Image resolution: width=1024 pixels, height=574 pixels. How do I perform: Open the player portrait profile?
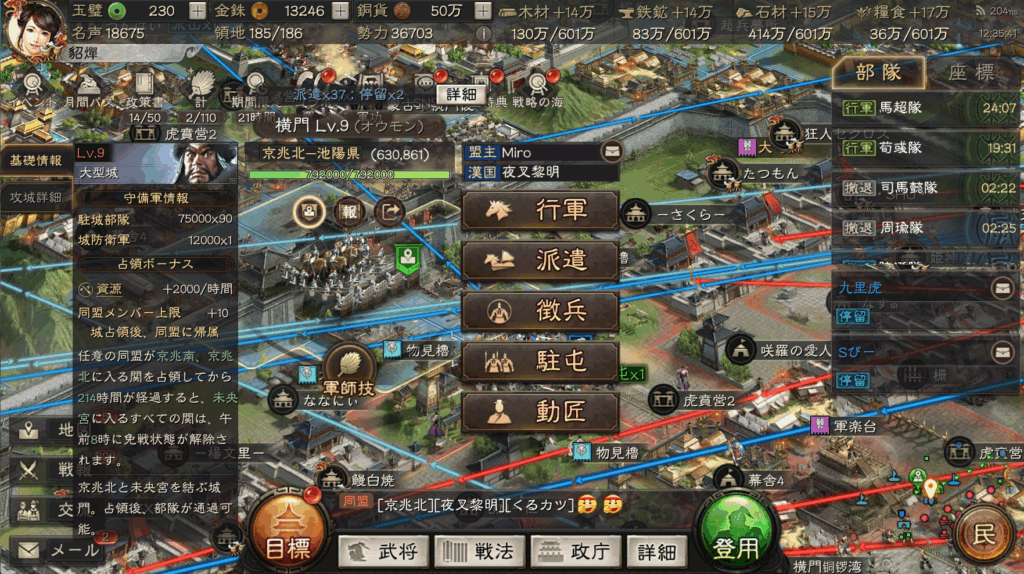pyautogui.click(x=33, y=25)
